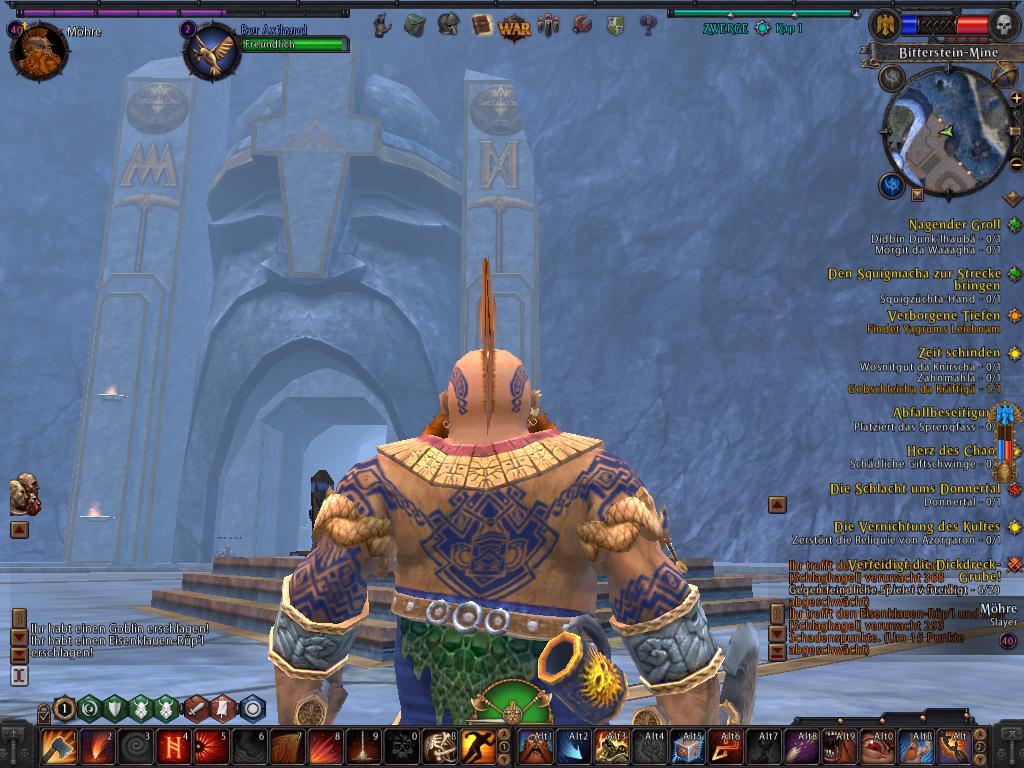This screenshot has width=1024, height=768.
Task: Activate the swirl ability in slot 3
Action: [x=133, y=746]
